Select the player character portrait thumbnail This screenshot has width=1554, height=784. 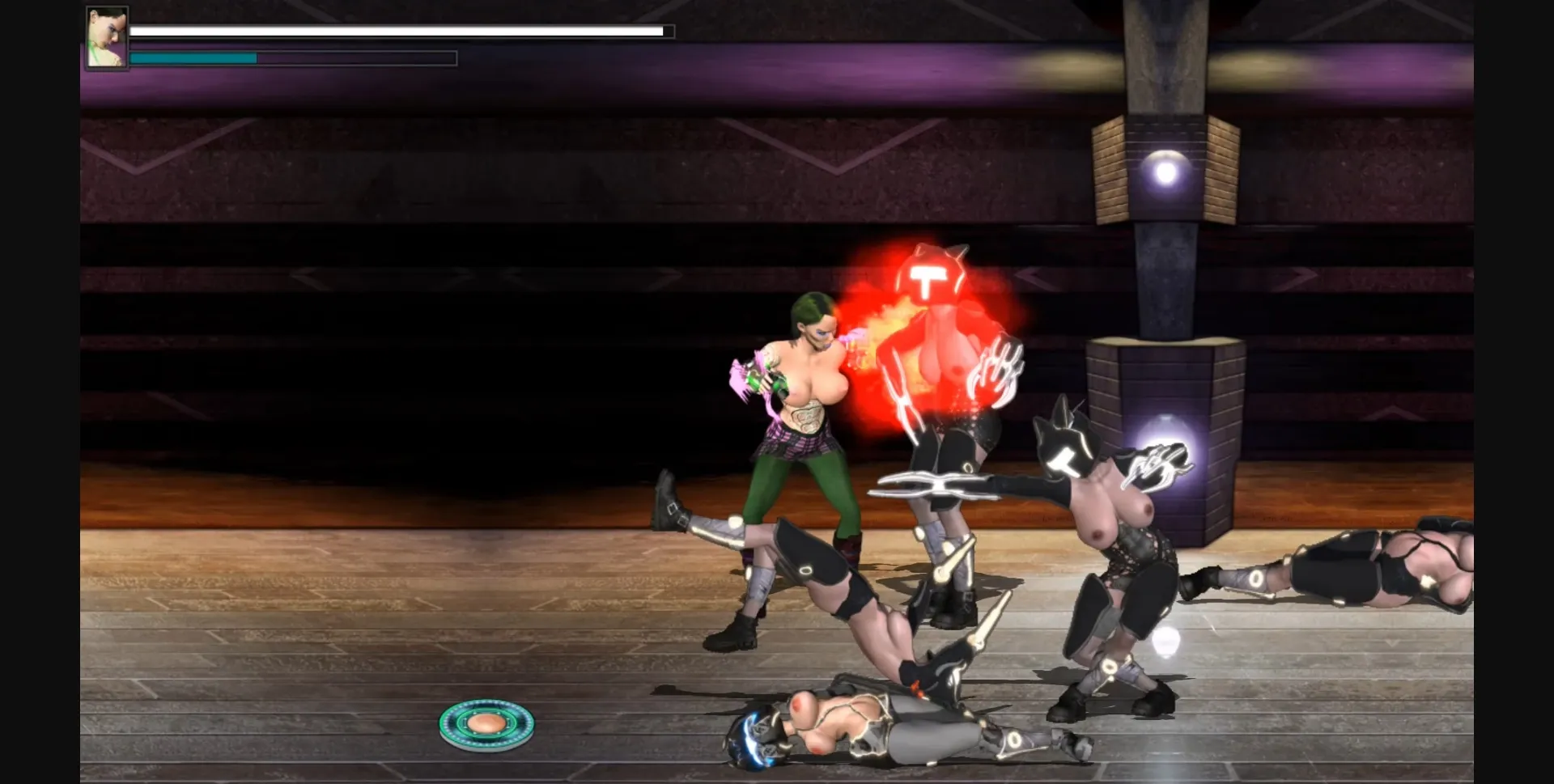click(106, 36)
